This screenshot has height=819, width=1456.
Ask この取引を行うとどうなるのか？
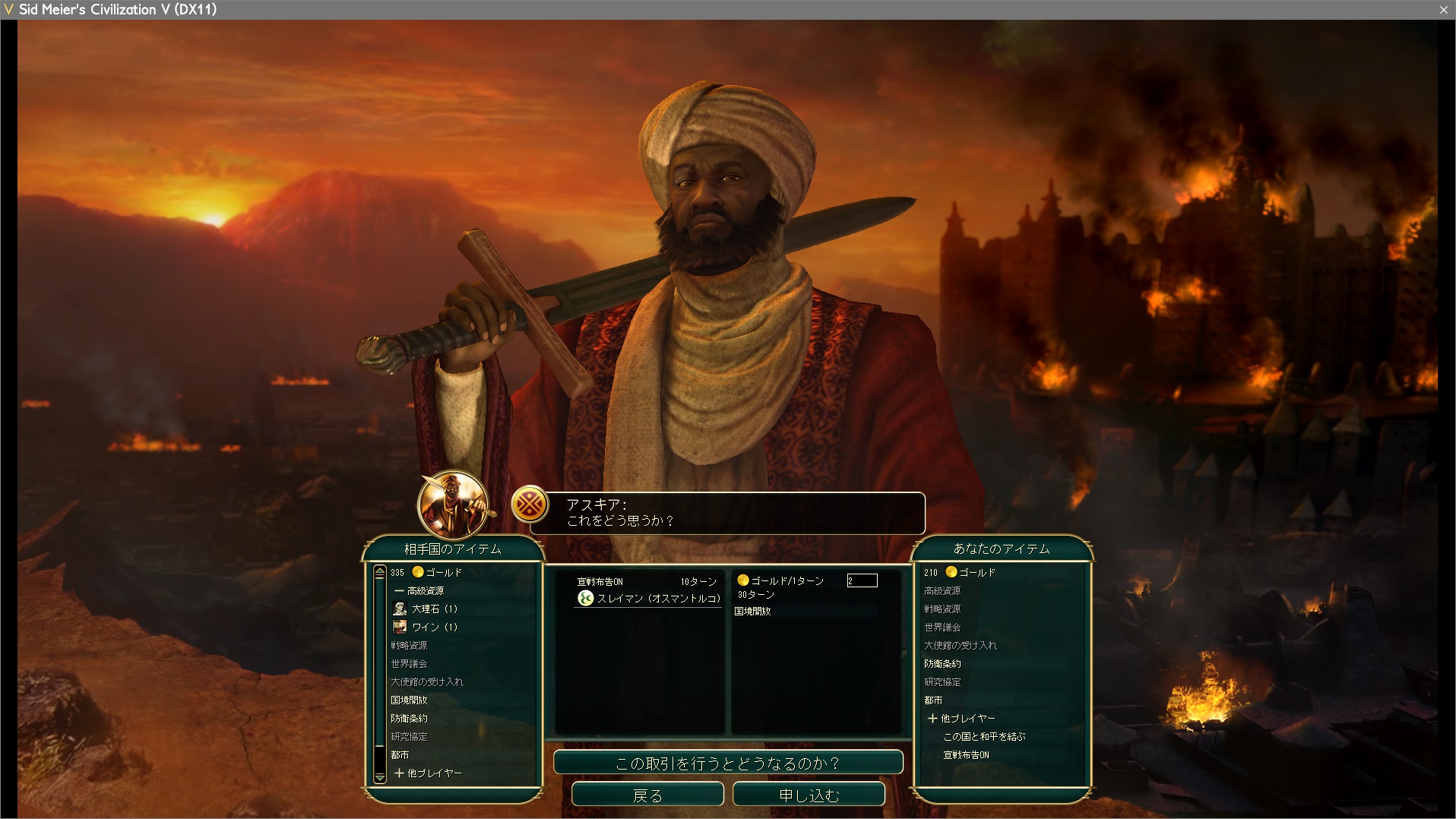pos(728,763)
